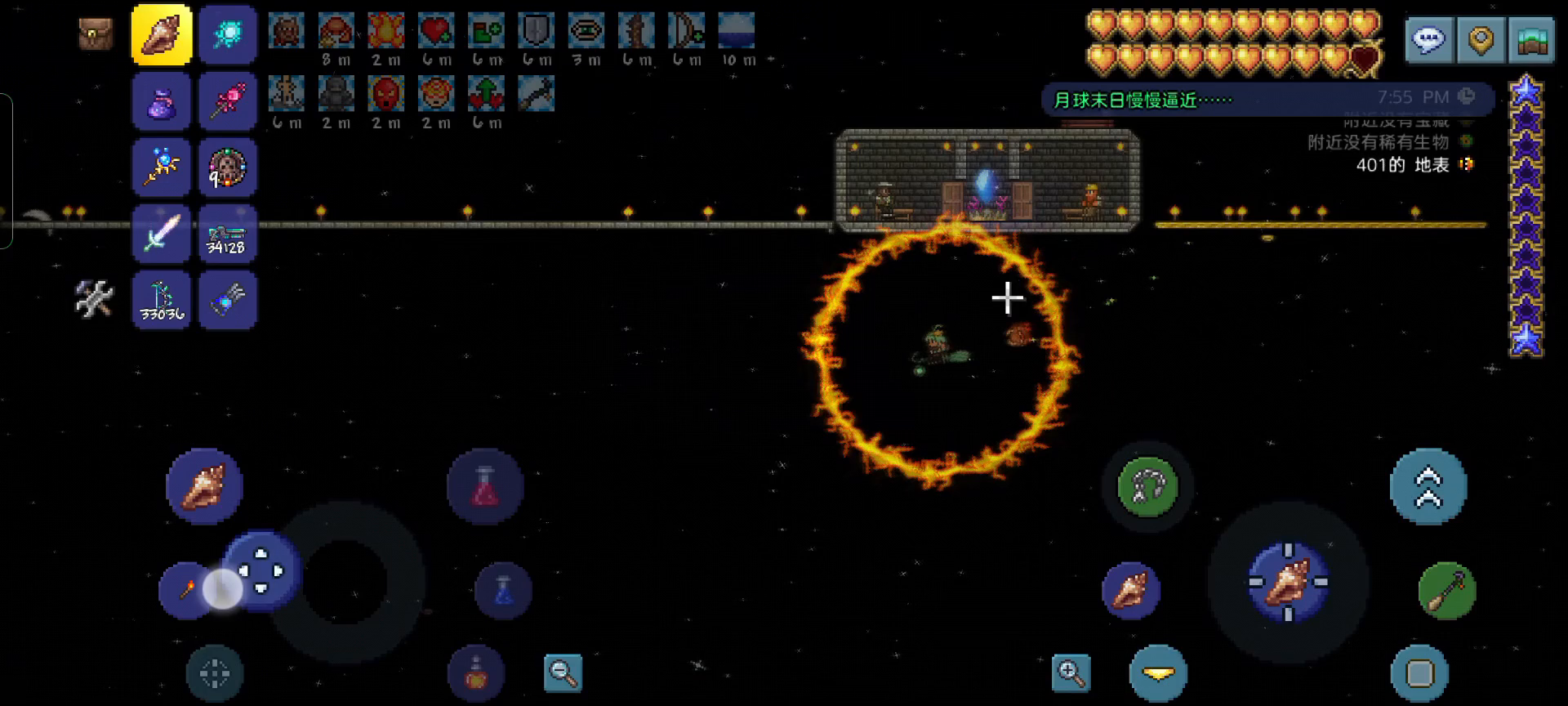Zoom in with the plus magnifier
The image size is (1568, 706).
pos(1071,673)
